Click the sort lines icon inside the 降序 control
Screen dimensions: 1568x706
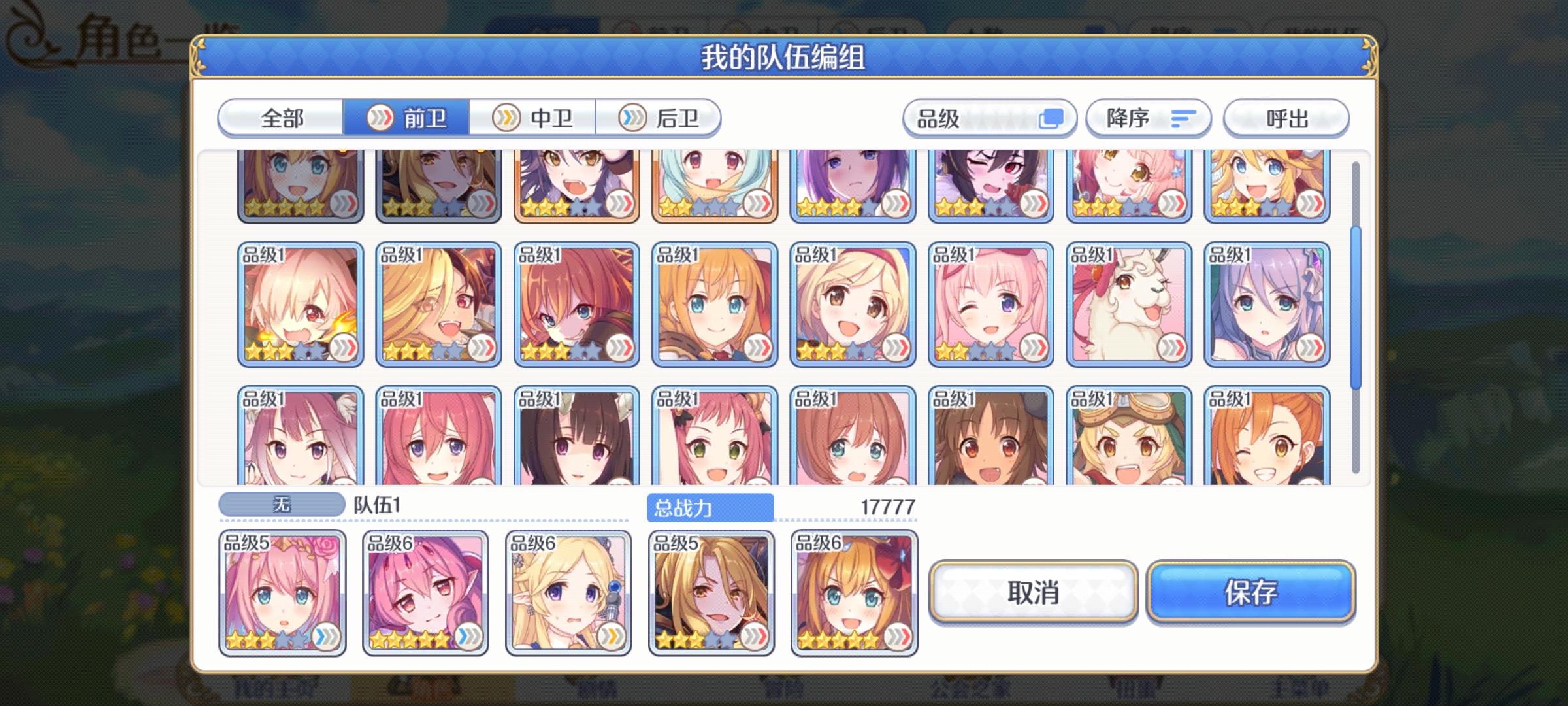click(x=1184, y=118)
